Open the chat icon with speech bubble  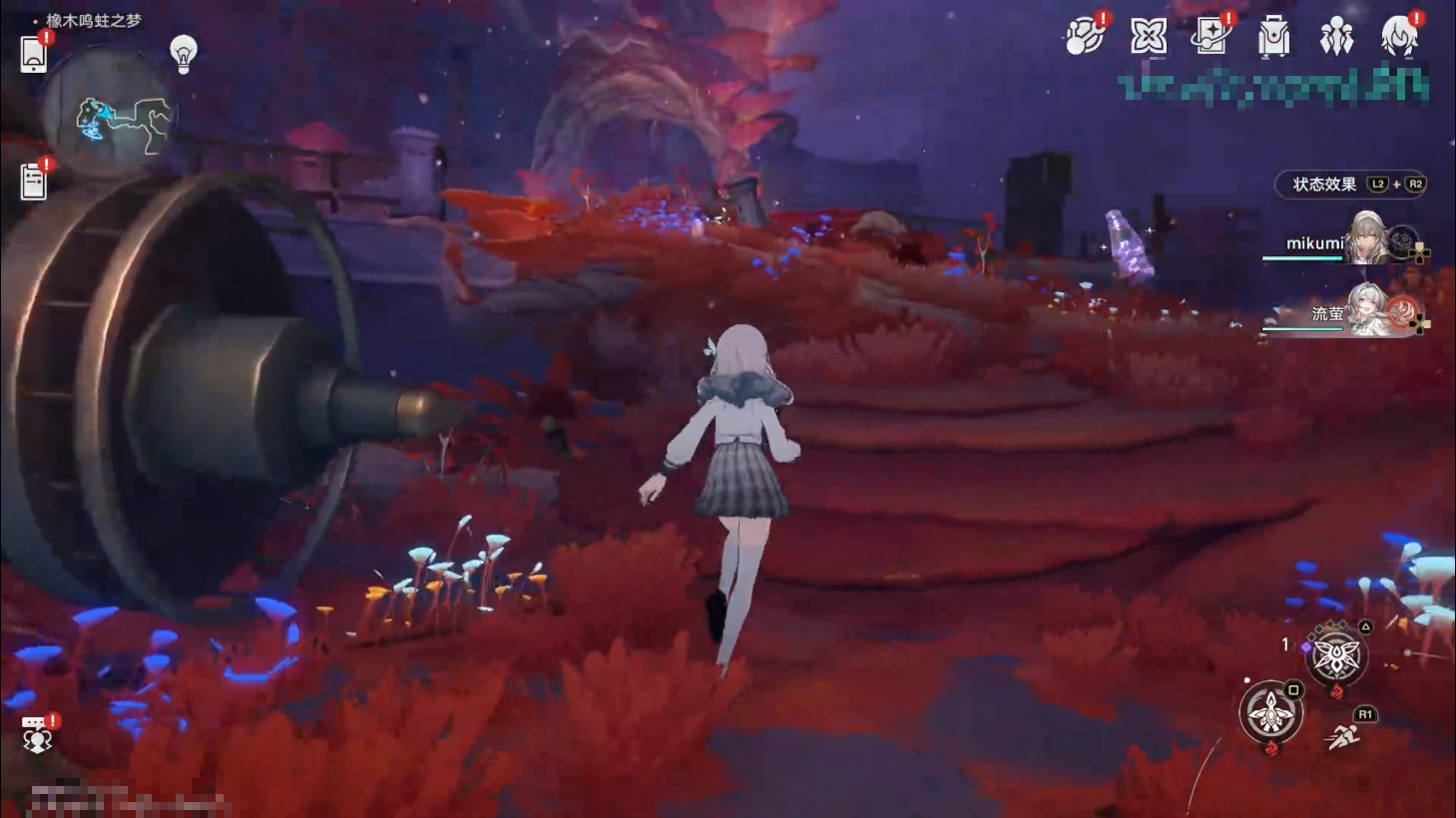(38, 734)
